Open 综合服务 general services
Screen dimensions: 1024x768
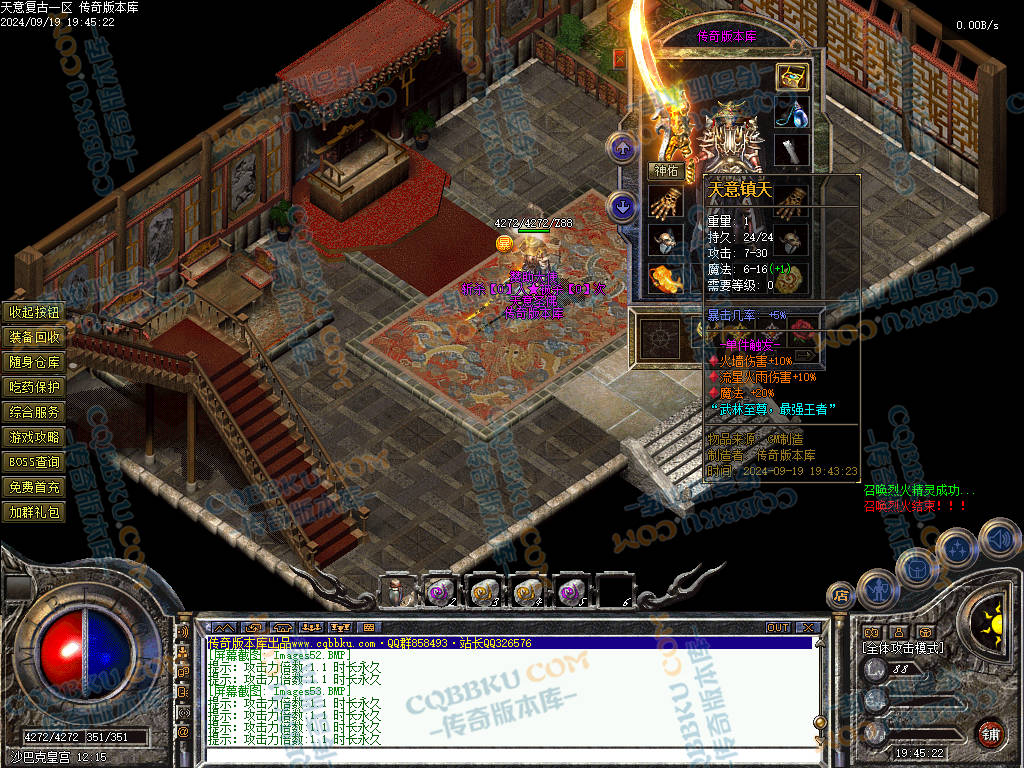point(35,412)
